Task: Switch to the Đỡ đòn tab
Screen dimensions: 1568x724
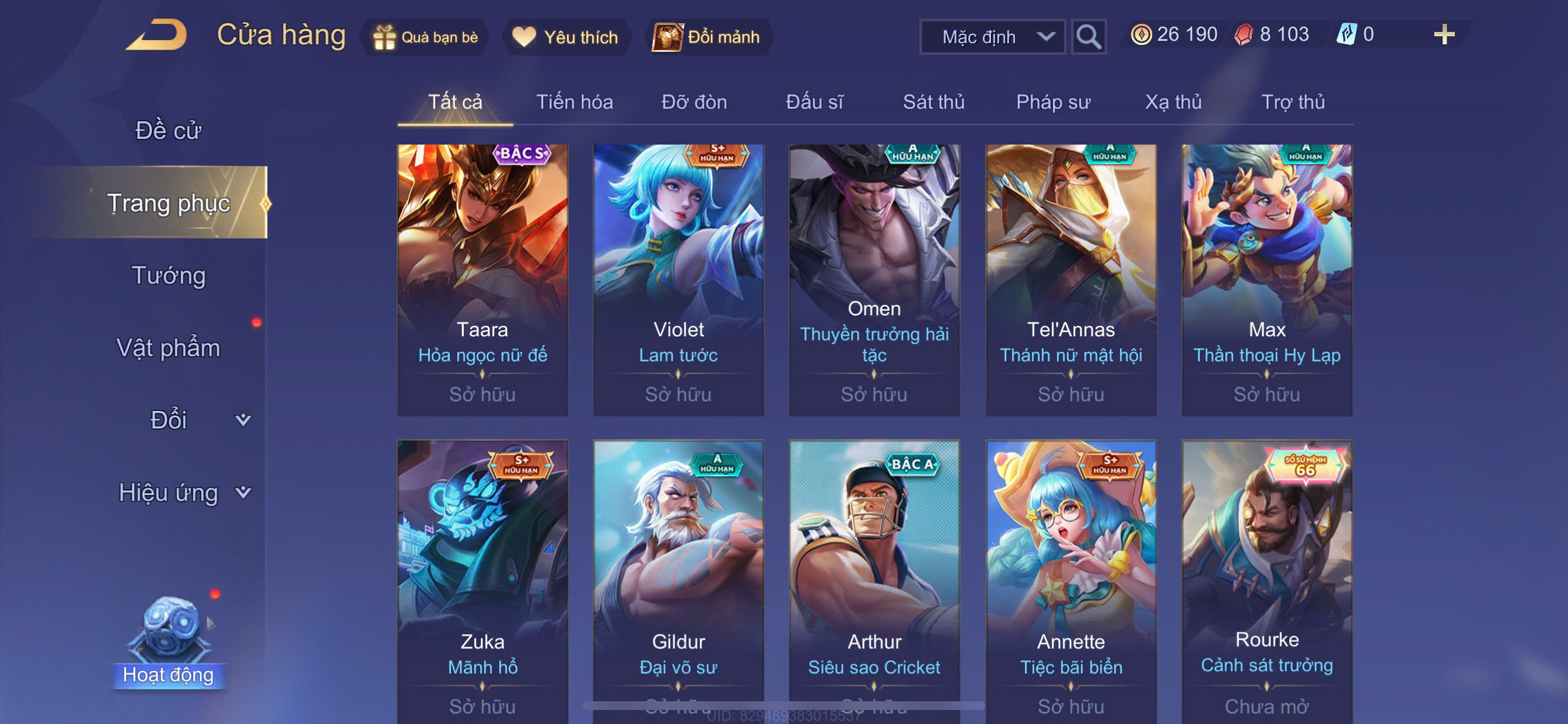Action: point(694,101)
